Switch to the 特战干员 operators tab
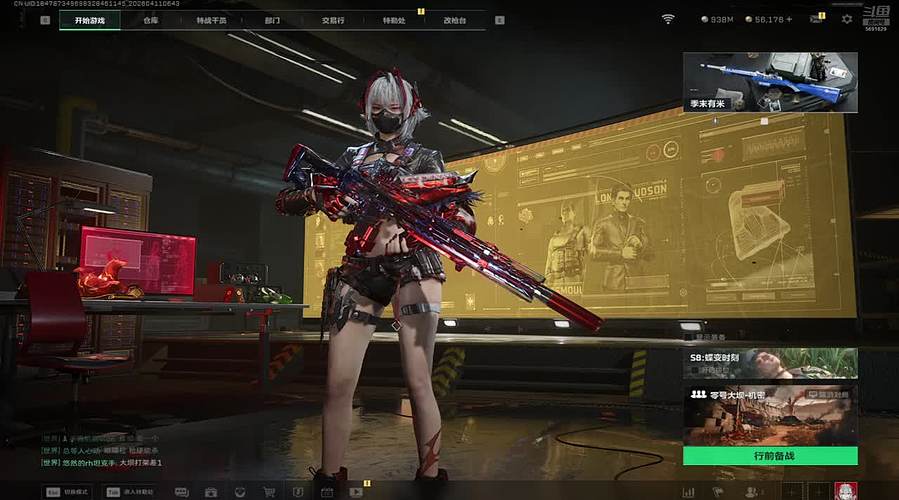This screenshot has width=899, height=500. coord(212,20)
